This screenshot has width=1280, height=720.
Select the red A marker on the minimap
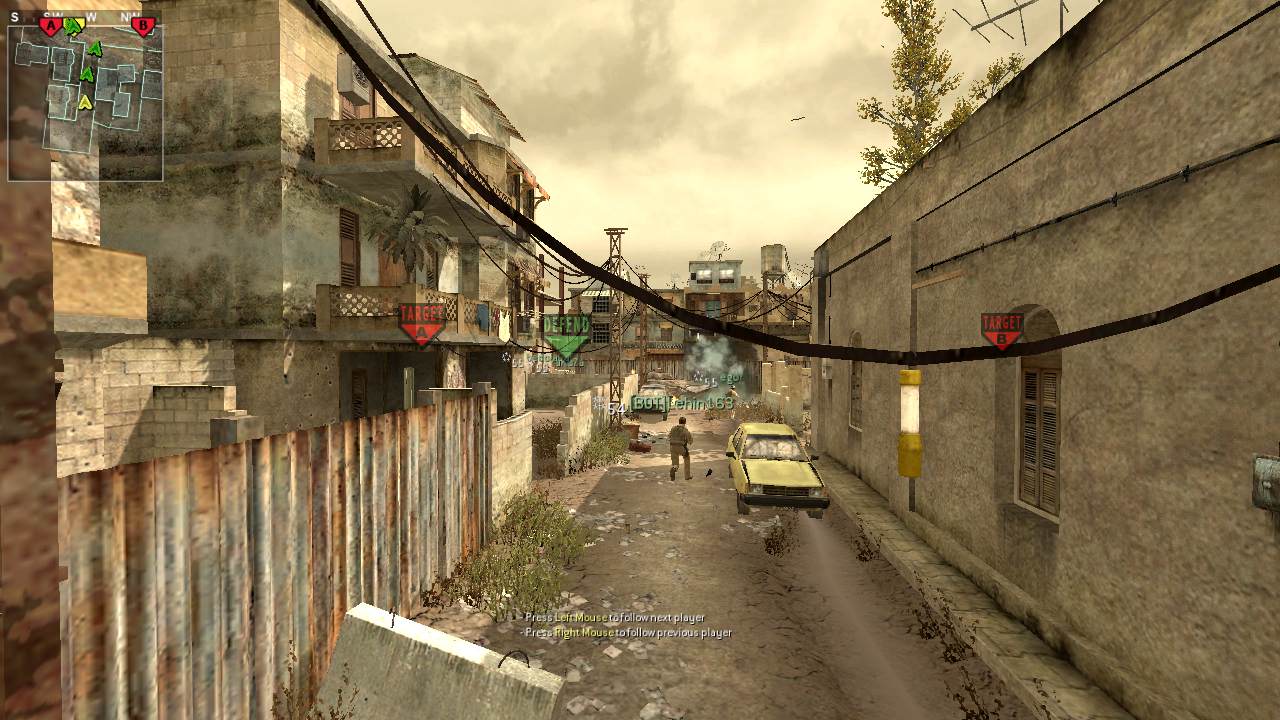[50, 26]
